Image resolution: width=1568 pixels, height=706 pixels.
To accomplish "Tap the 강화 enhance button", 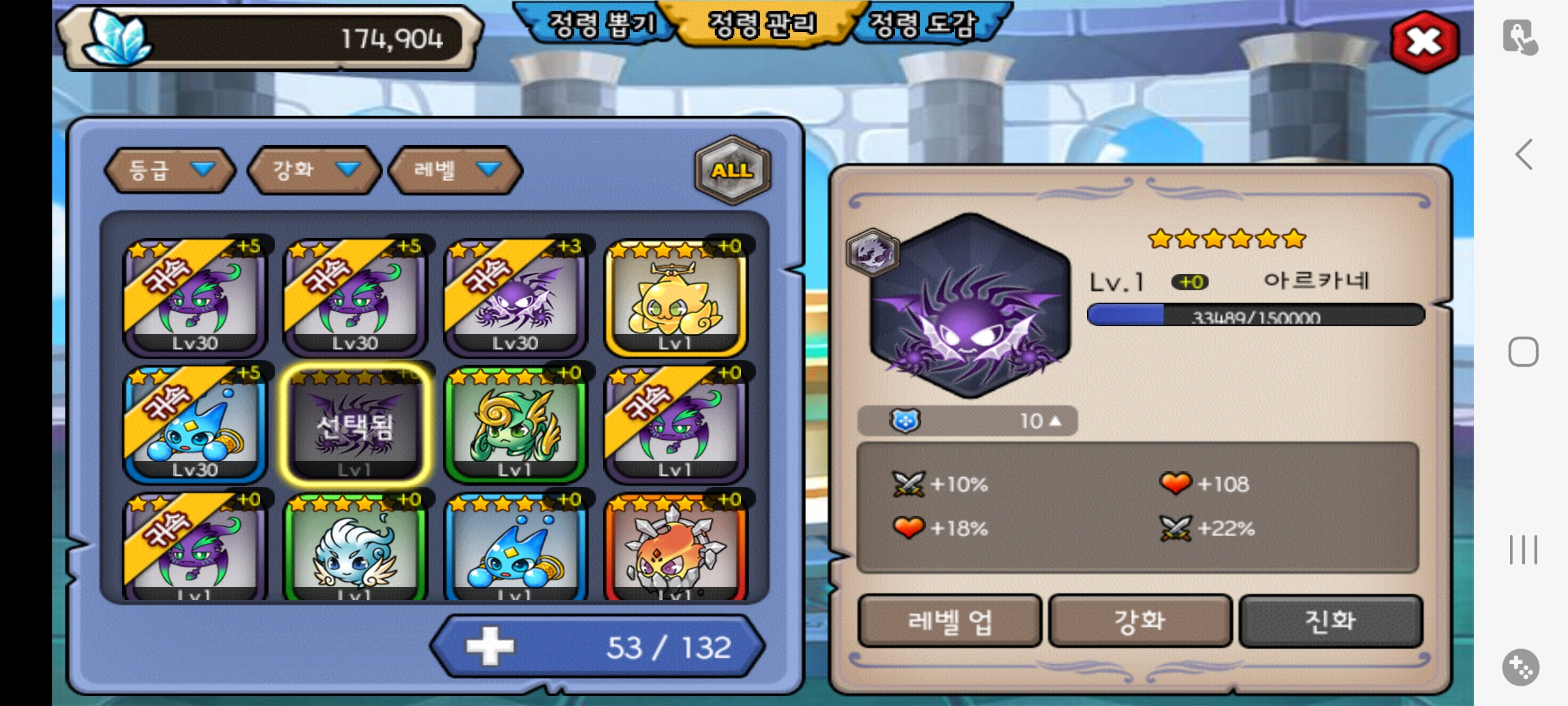I will 1140,621.
